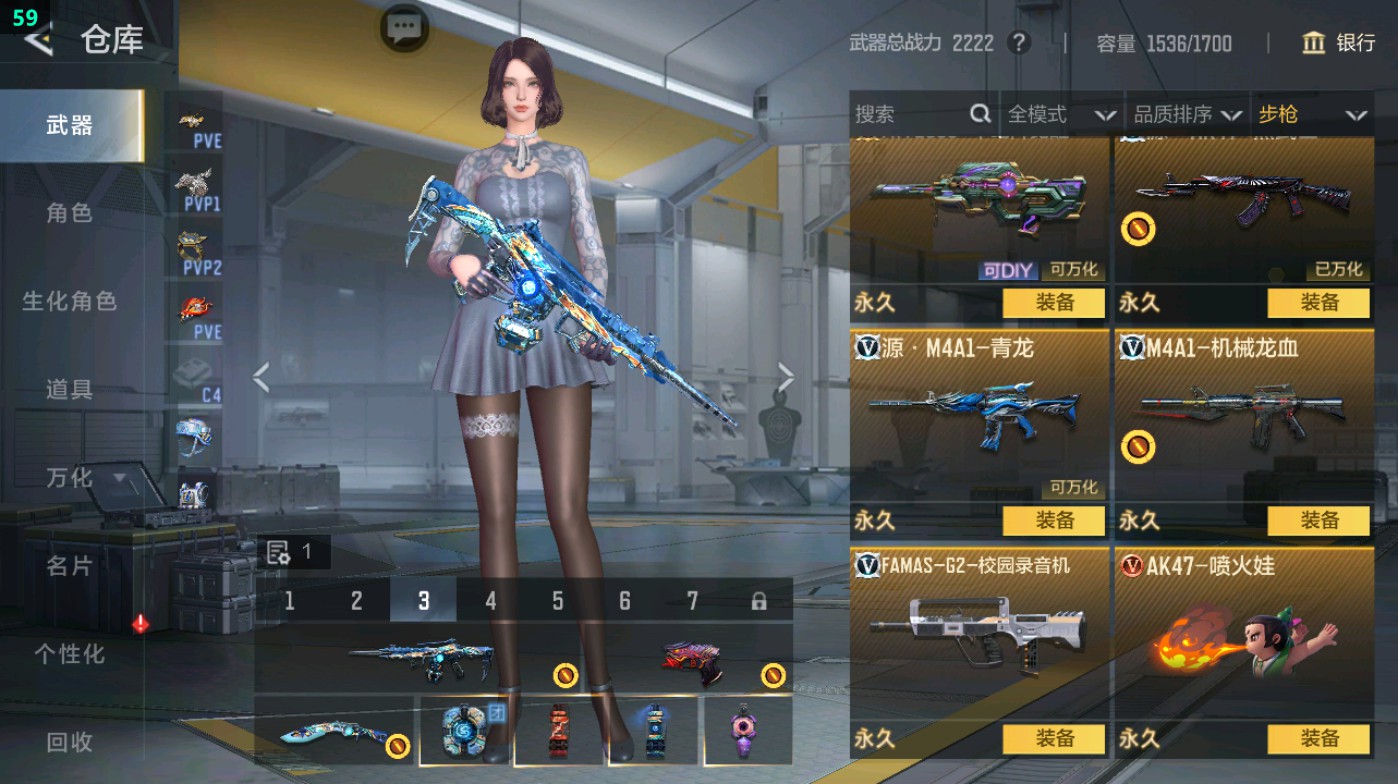The width and height of the screenshot is (1398, 784).
Task: Equip the 源·M4A1-青龙 rifle
Action: coord(1054,520)
